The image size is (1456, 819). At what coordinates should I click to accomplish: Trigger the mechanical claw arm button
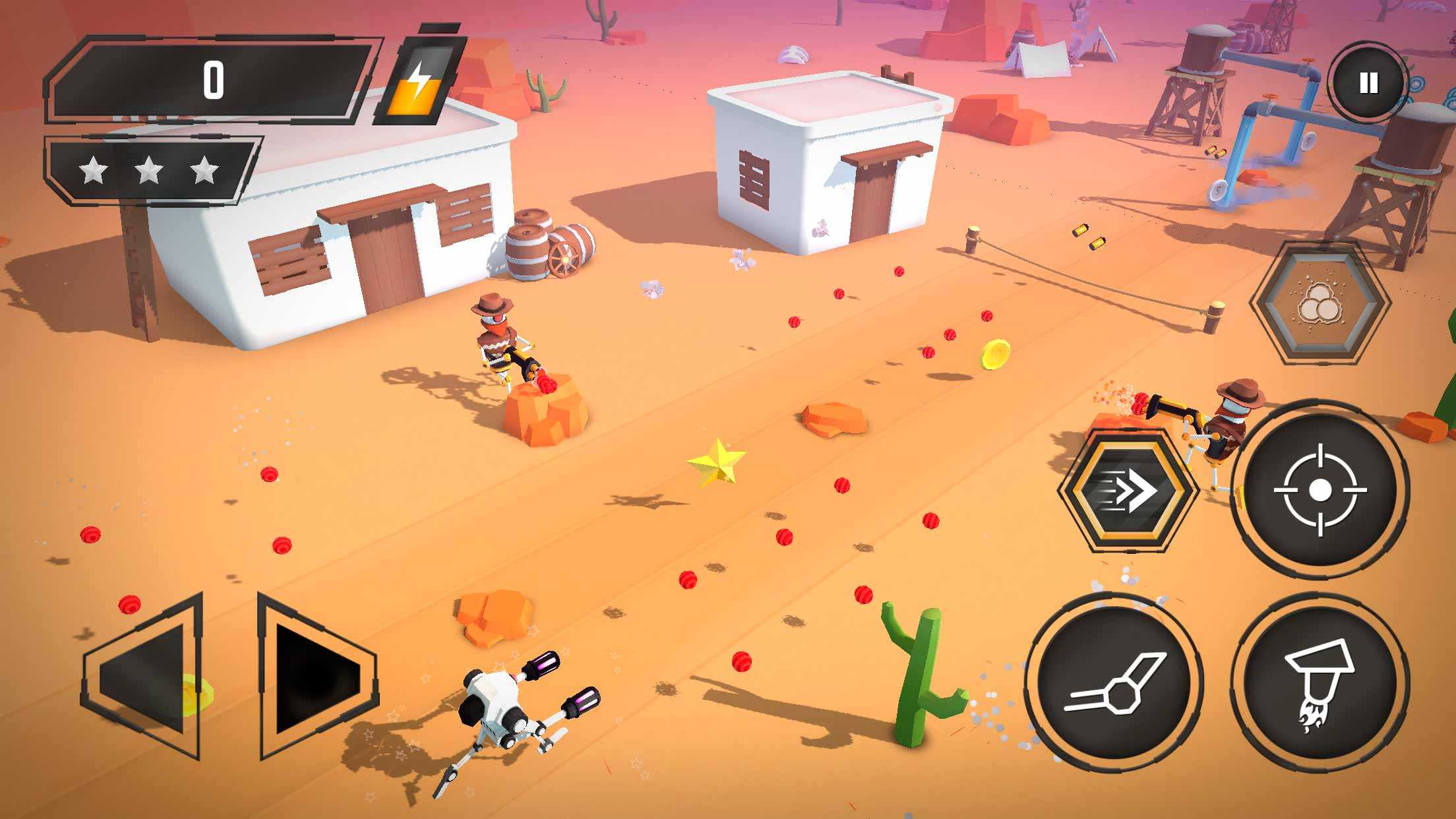(1114, 683)
